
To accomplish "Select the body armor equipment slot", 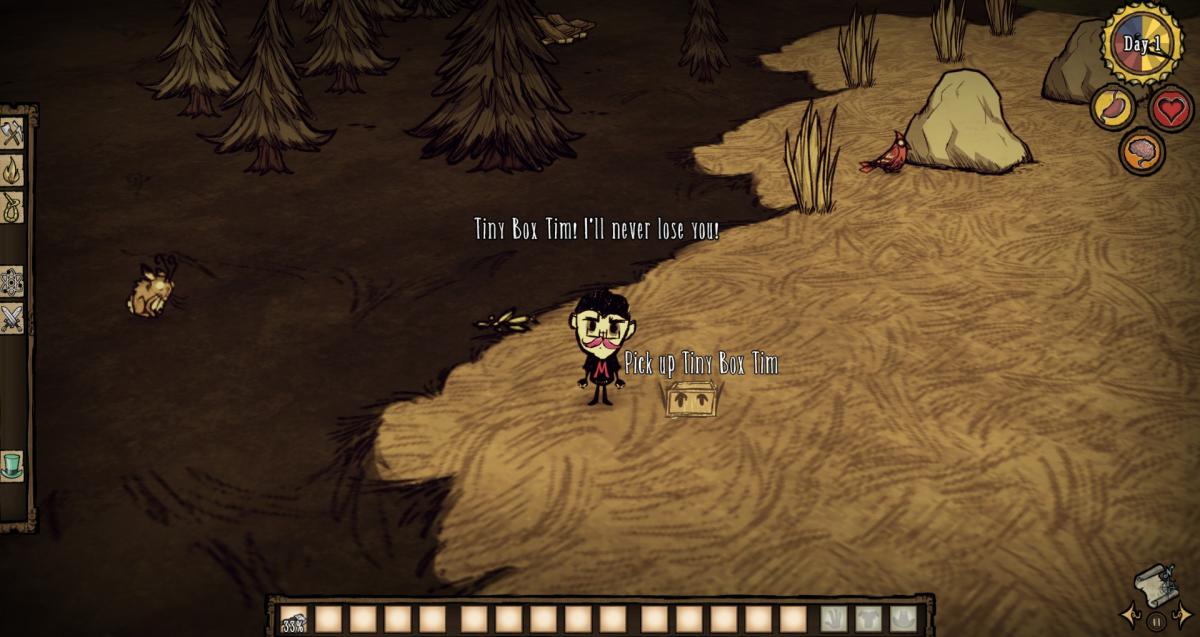I will 868,619.
